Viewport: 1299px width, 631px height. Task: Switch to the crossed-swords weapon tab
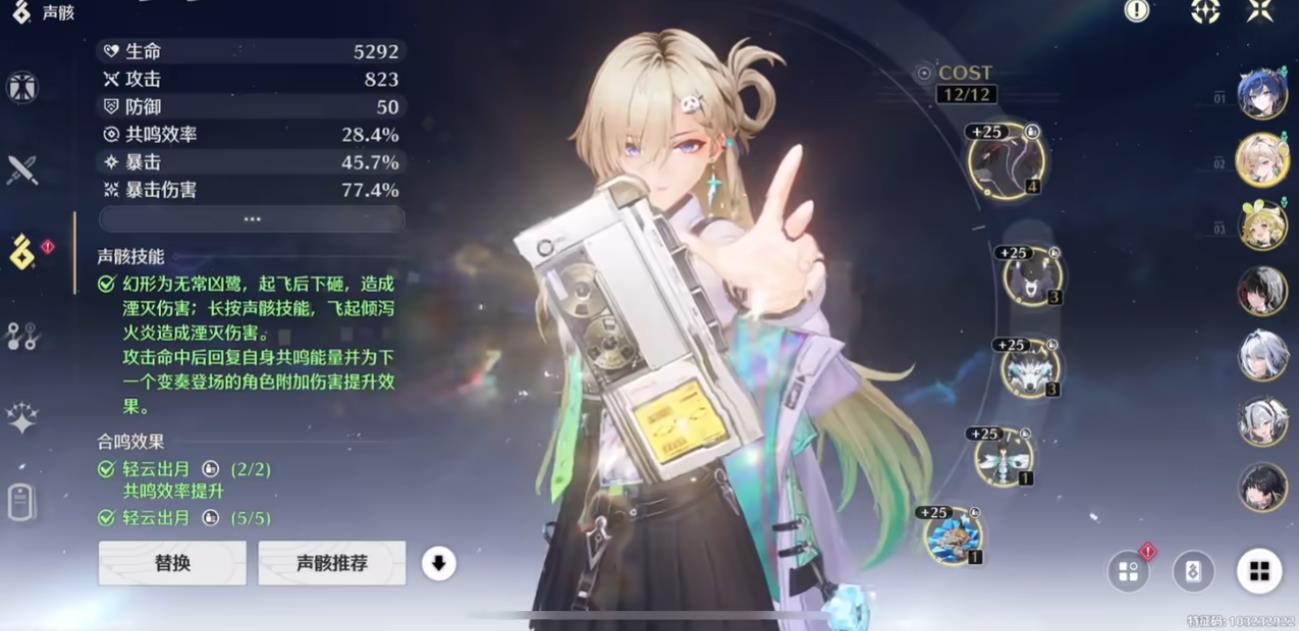[22, 170]
